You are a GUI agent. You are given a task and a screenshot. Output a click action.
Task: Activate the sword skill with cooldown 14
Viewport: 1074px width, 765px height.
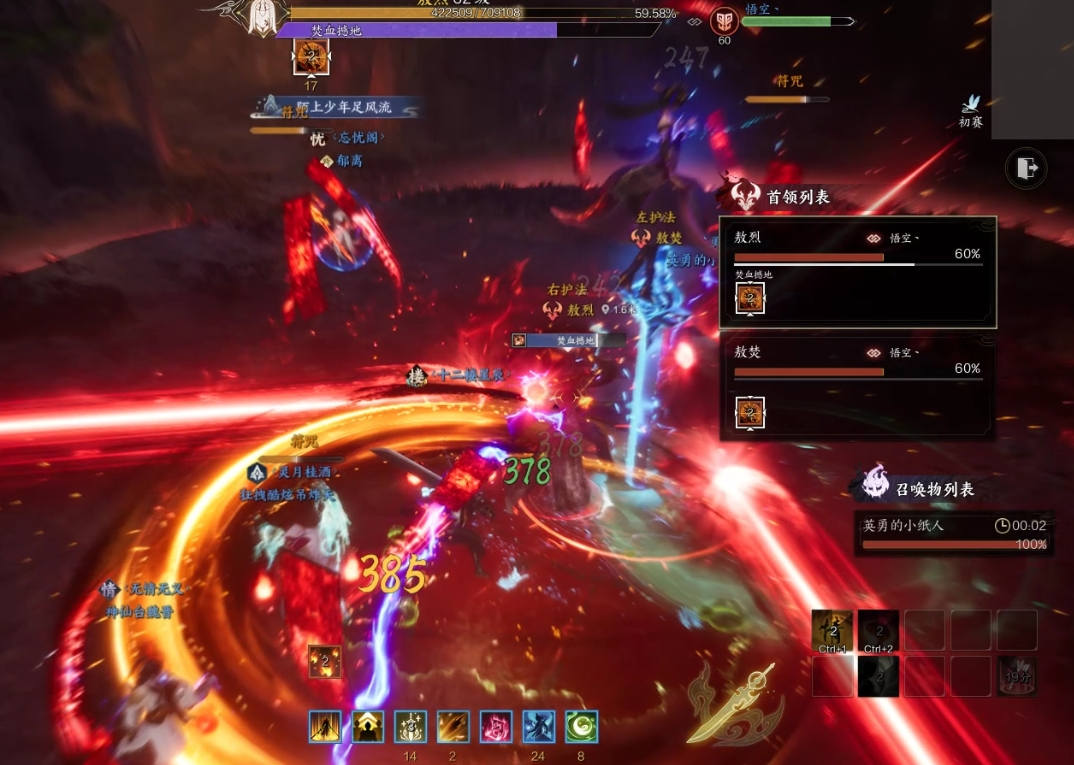pos(410,726)
